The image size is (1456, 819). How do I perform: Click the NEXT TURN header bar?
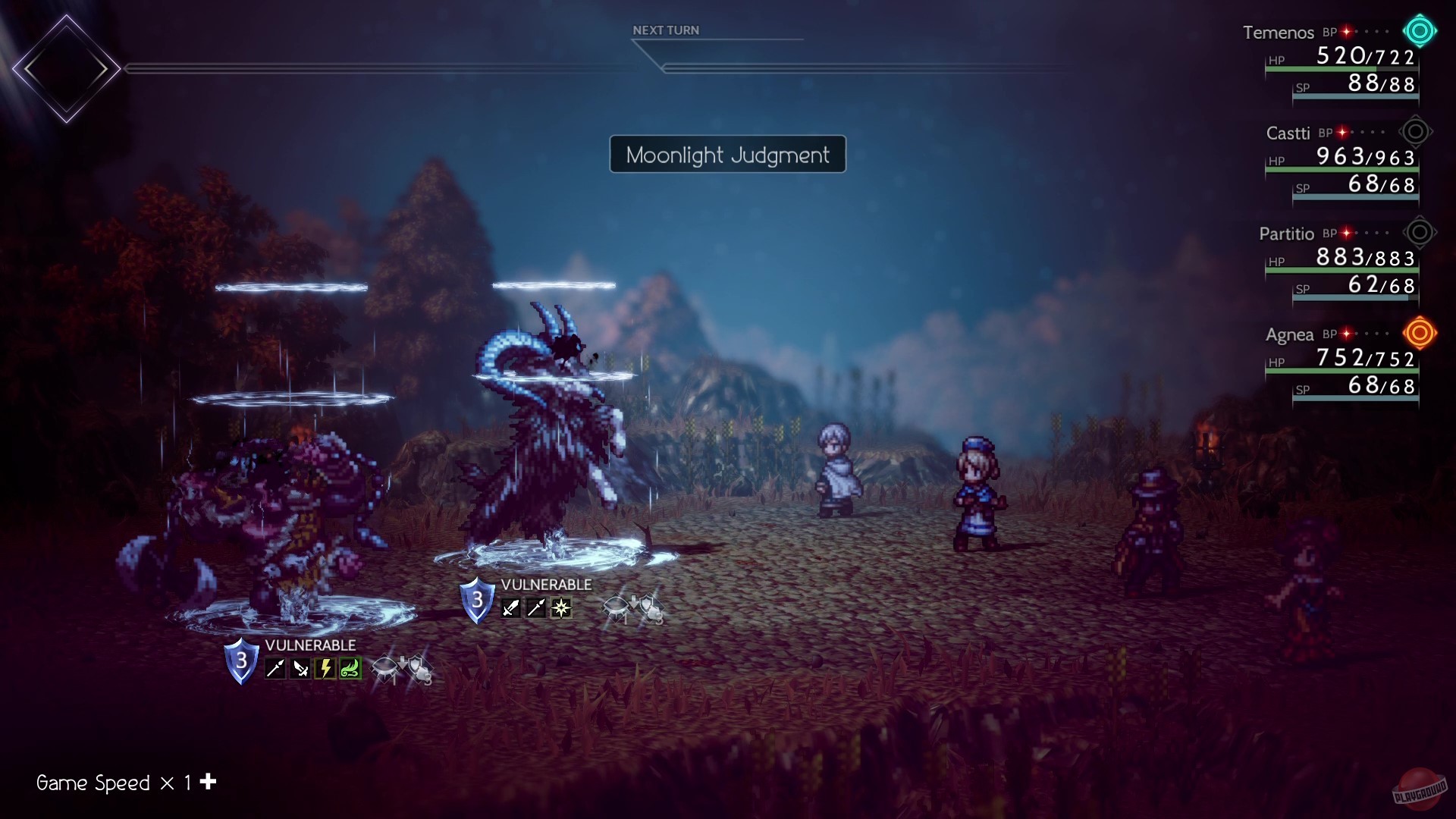(x=667, y=30)
